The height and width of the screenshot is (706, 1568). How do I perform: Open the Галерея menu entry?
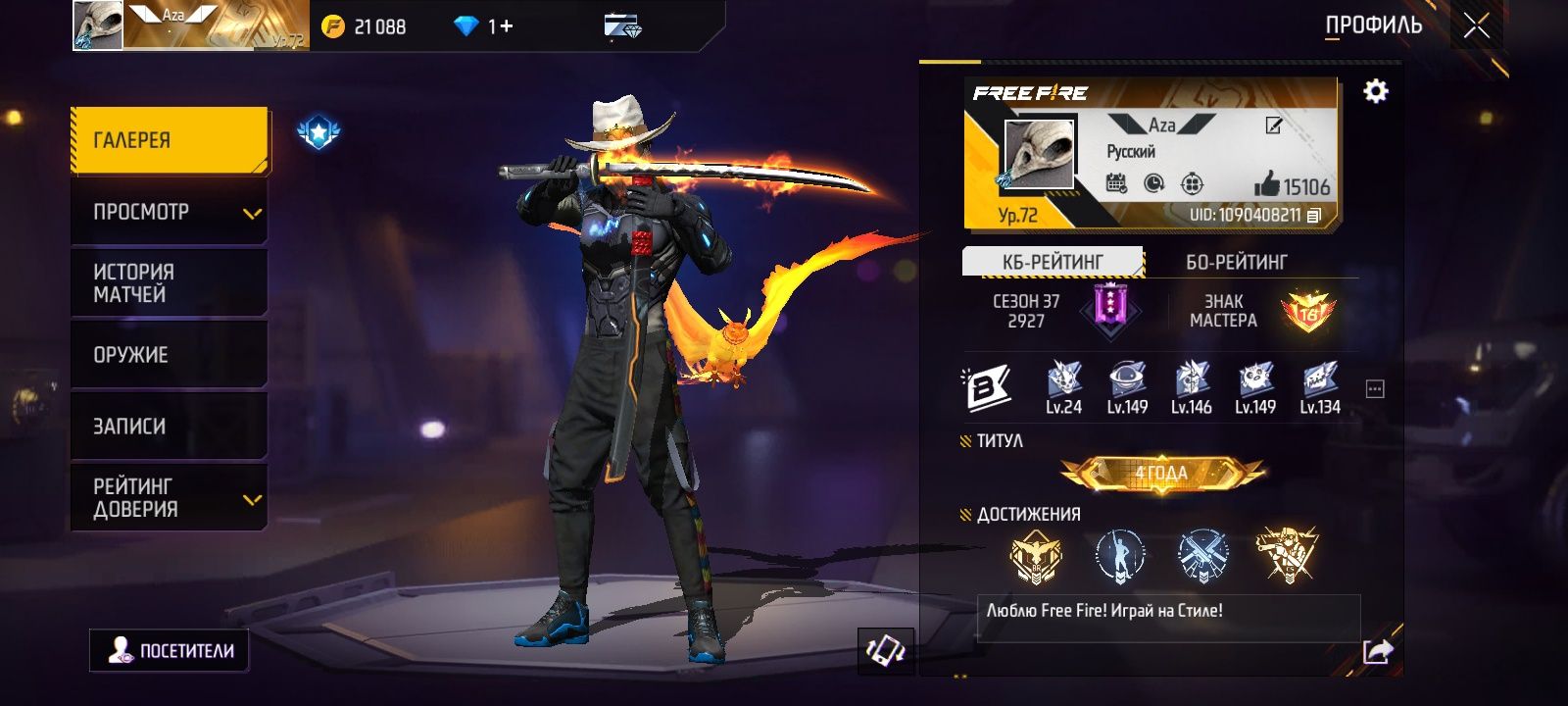pos(169,140)
